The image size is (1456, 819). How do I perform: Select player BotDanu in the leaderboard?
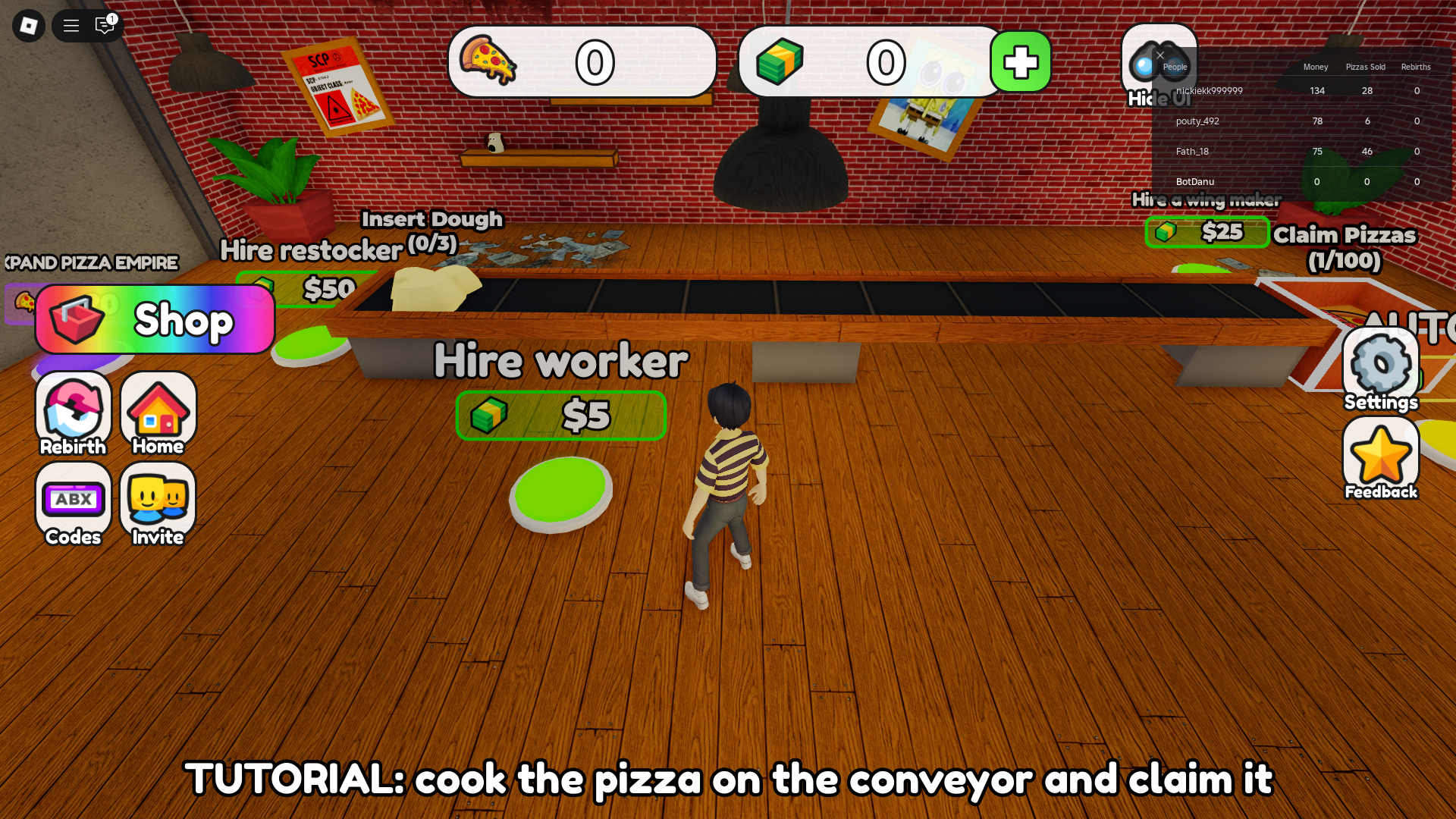[x=1195, y=182]
